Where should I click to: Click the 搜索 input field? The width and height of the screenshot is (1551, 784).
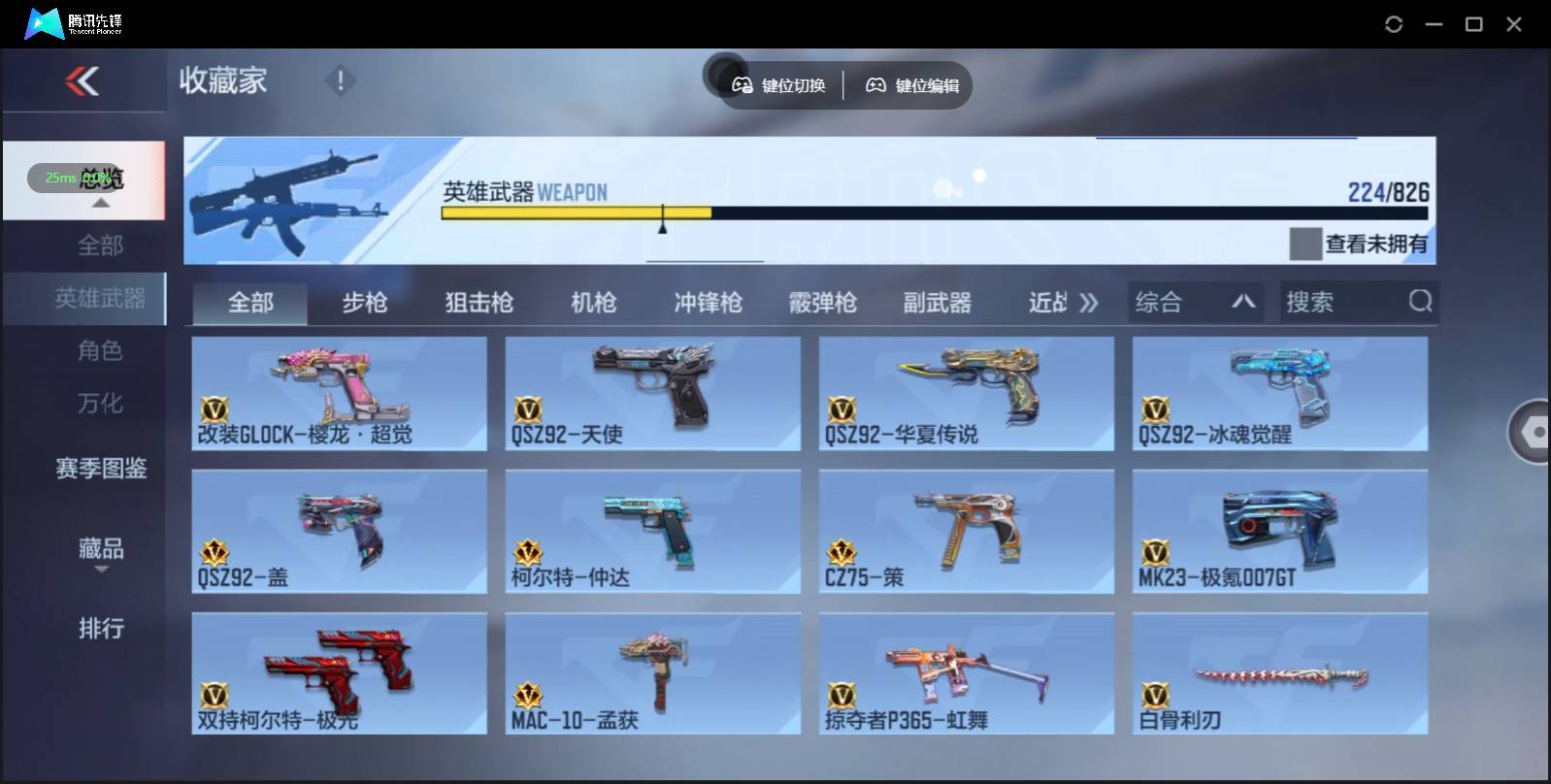[1339, 302]
